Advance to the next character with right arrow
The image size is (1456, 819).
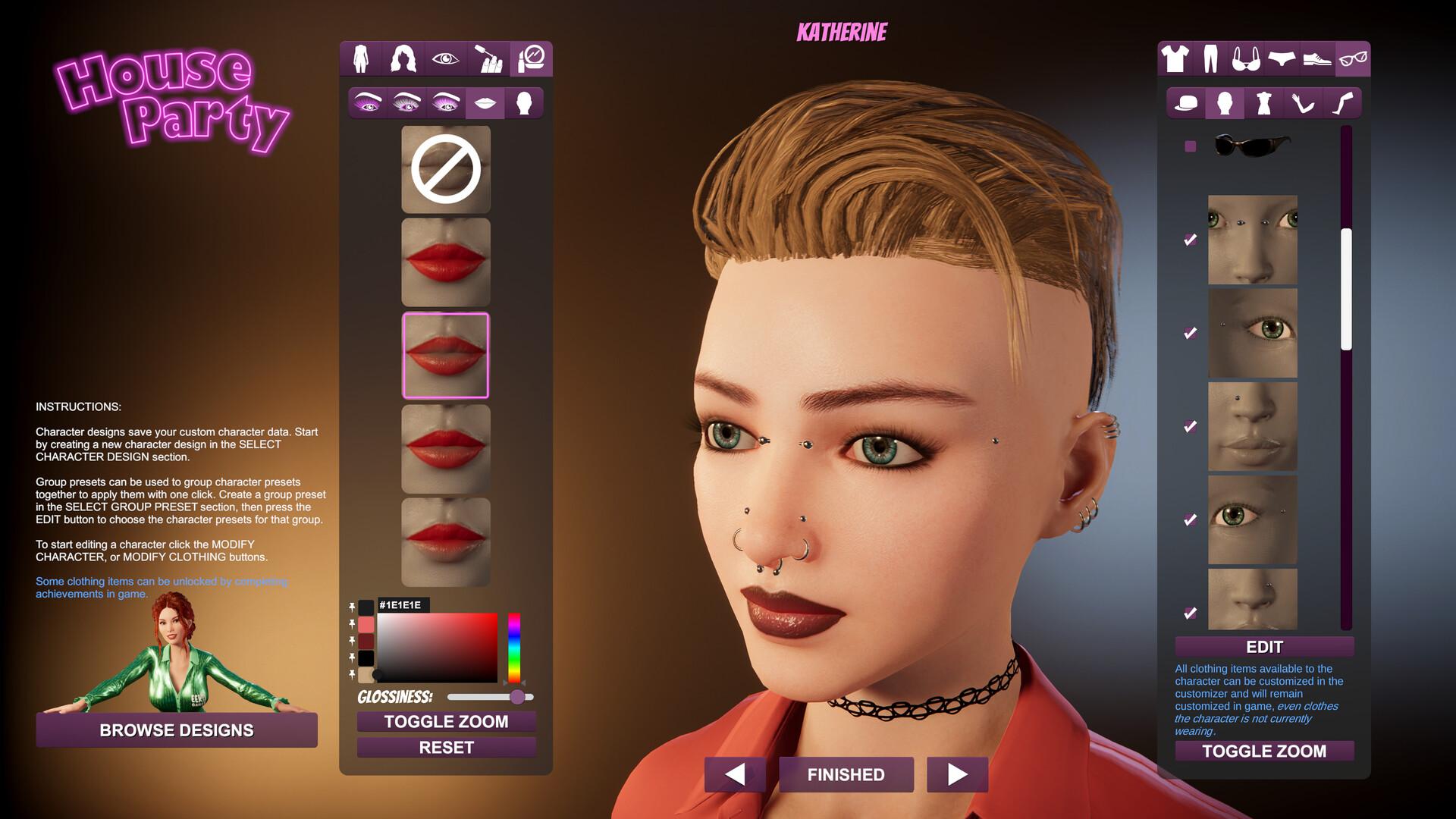pyautogui.click(x=957, y=774)
